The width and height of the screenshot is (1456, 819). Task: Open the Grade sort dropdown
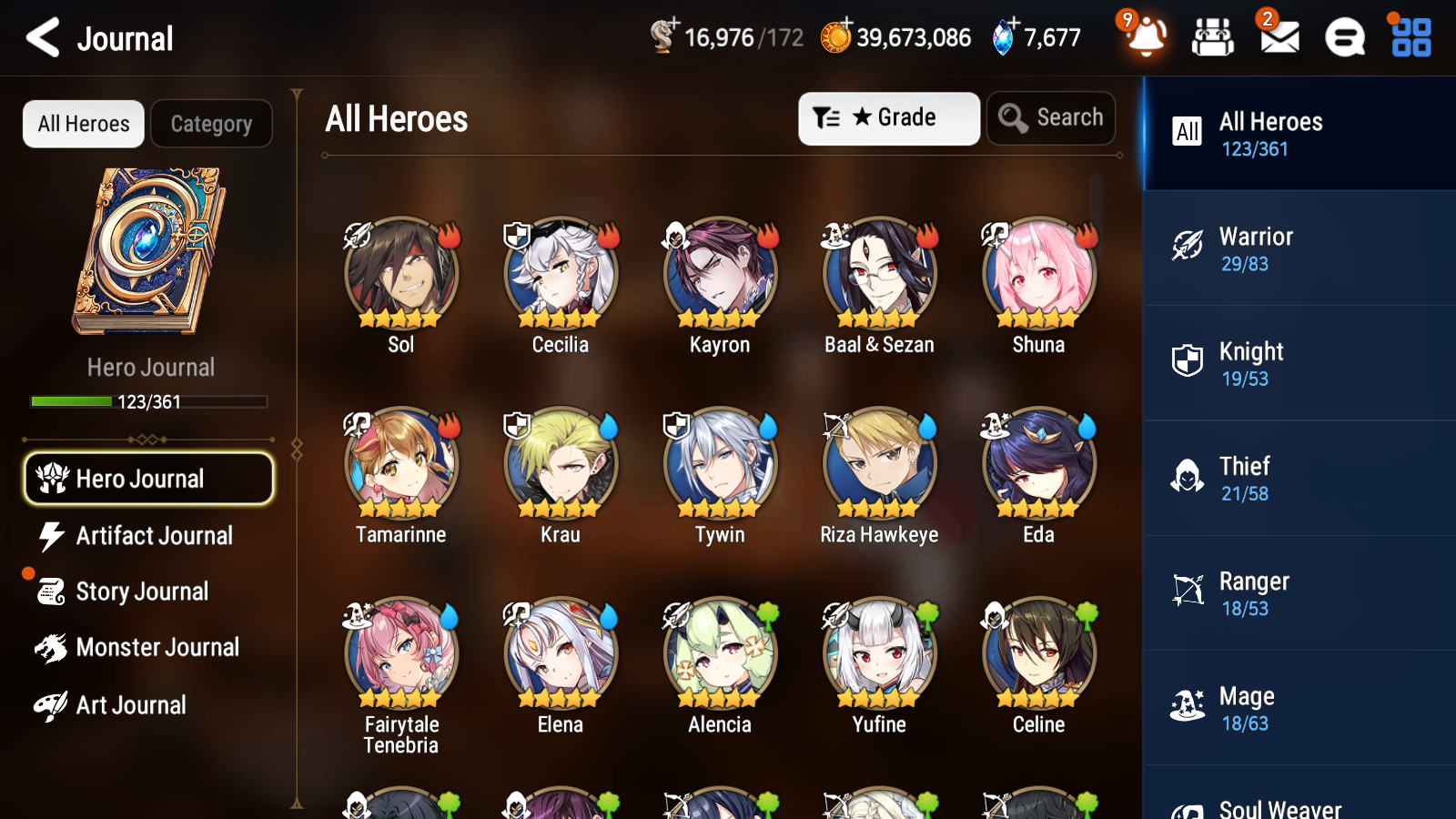[x=888, y=117]
